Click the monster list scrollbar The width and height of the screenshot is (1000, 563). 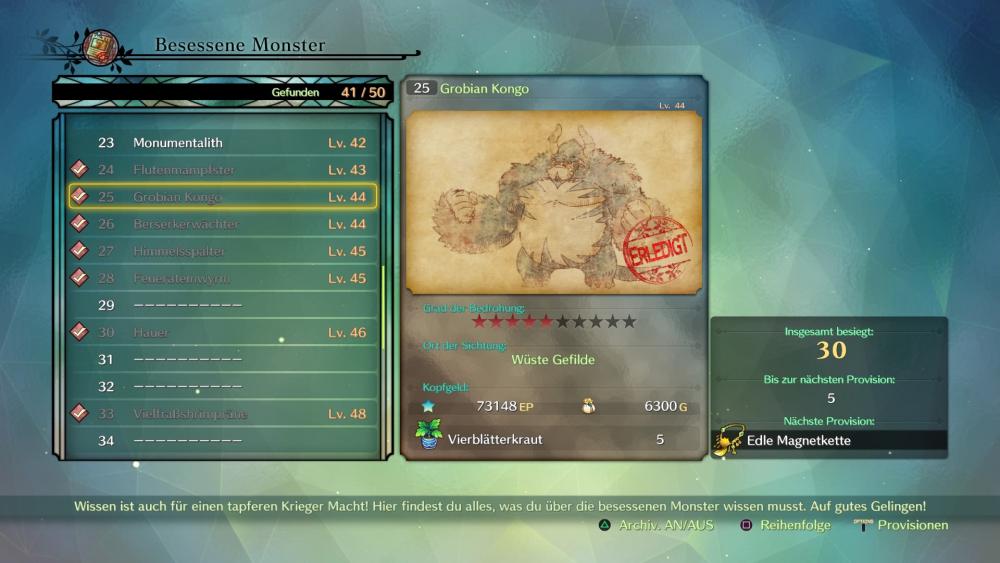[383, 300]
